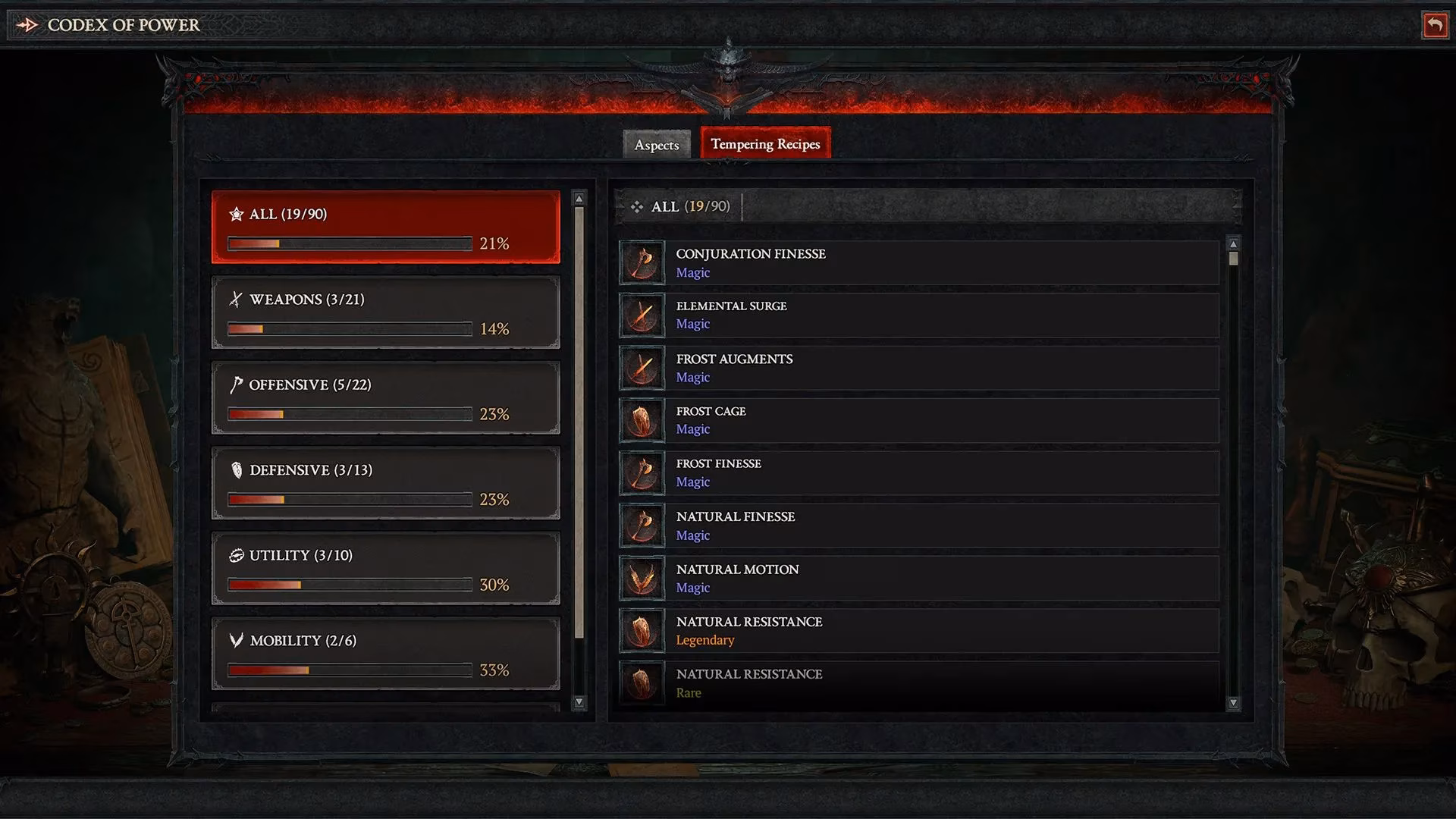This screenshot has width=1456, height=819.
Task: Switch to the Aspects tab
Action: click(656, 145)
